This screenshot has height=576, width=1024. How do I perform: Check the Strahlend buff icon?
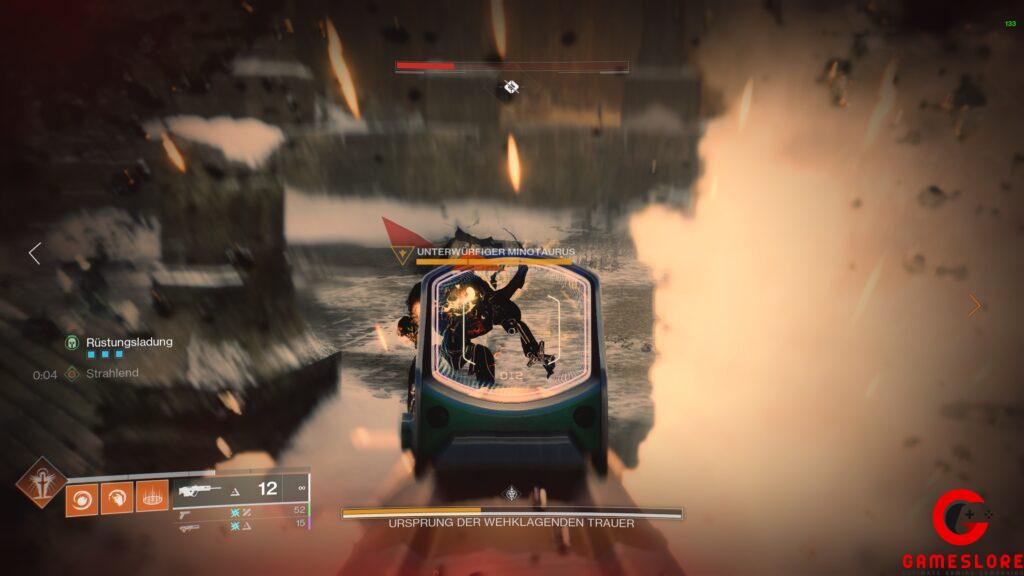point(72,374)
